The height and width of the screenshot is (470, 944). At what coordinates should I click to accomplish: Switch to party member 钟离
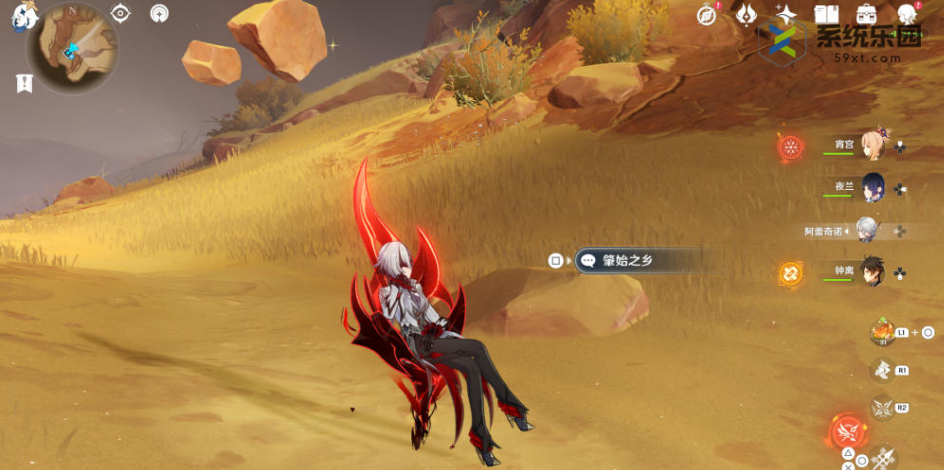[872, 272]
